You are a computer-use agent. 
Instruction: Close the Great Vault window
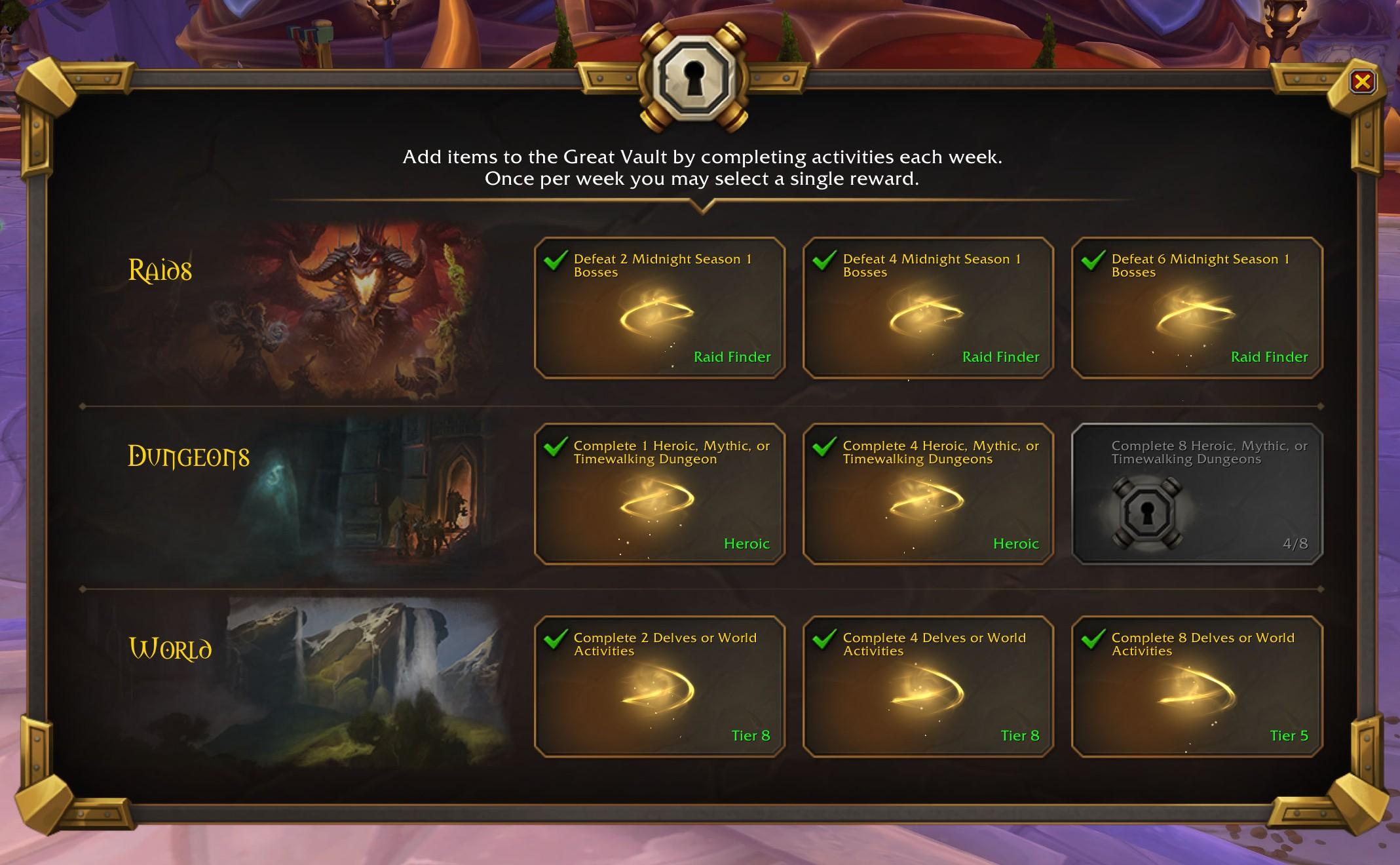click(x=1363, y=81)
